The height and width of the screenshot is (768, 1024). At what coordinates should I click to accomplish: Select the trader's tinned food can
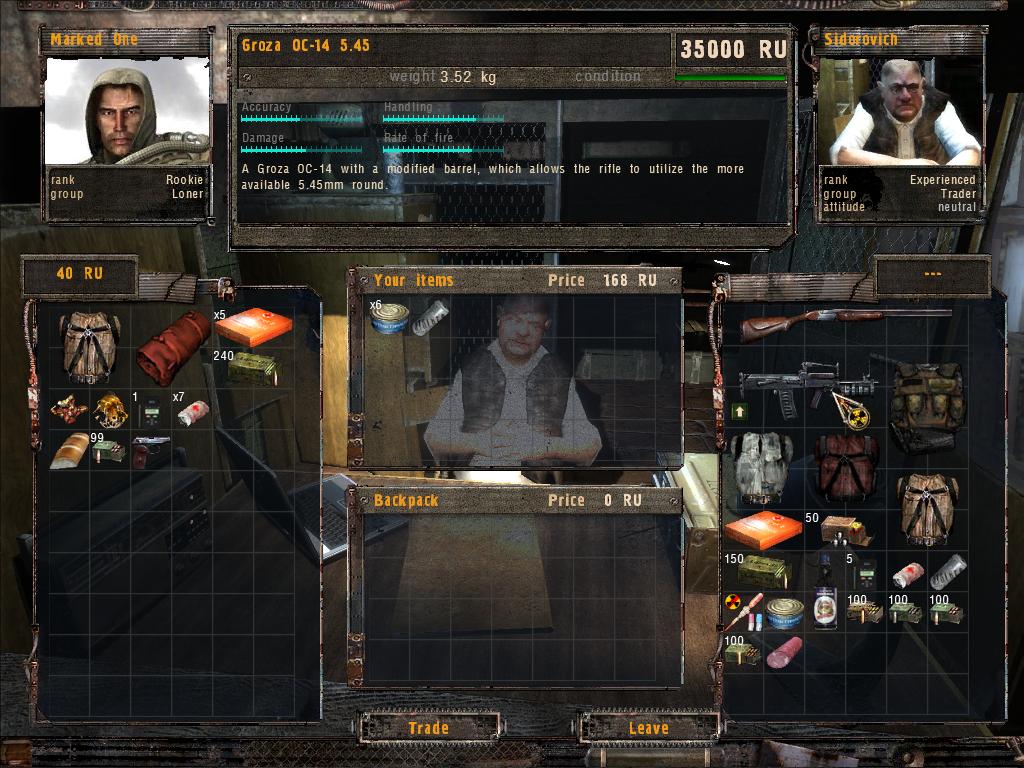(785, 610)
